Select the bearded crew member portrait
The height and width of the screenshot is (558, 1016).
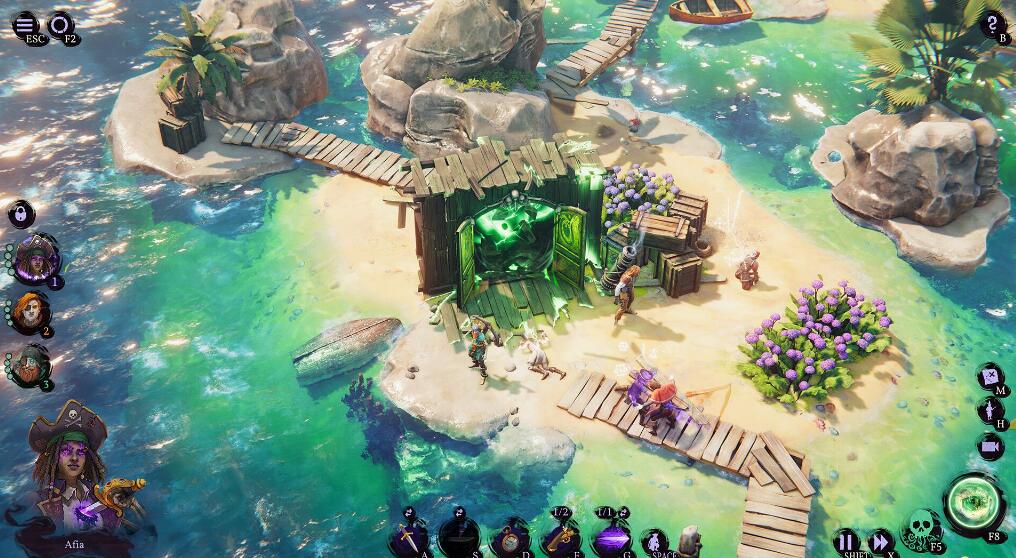click(x=30, y=365)
